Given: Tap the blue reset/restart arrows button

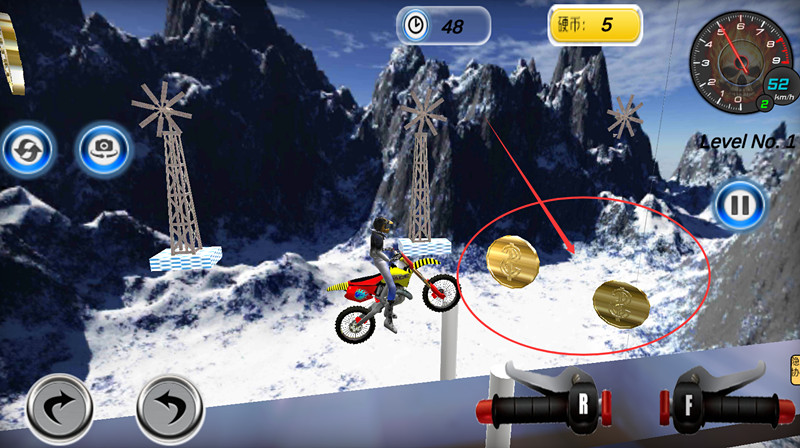Looking at the screenshot, I should [27, 150].
